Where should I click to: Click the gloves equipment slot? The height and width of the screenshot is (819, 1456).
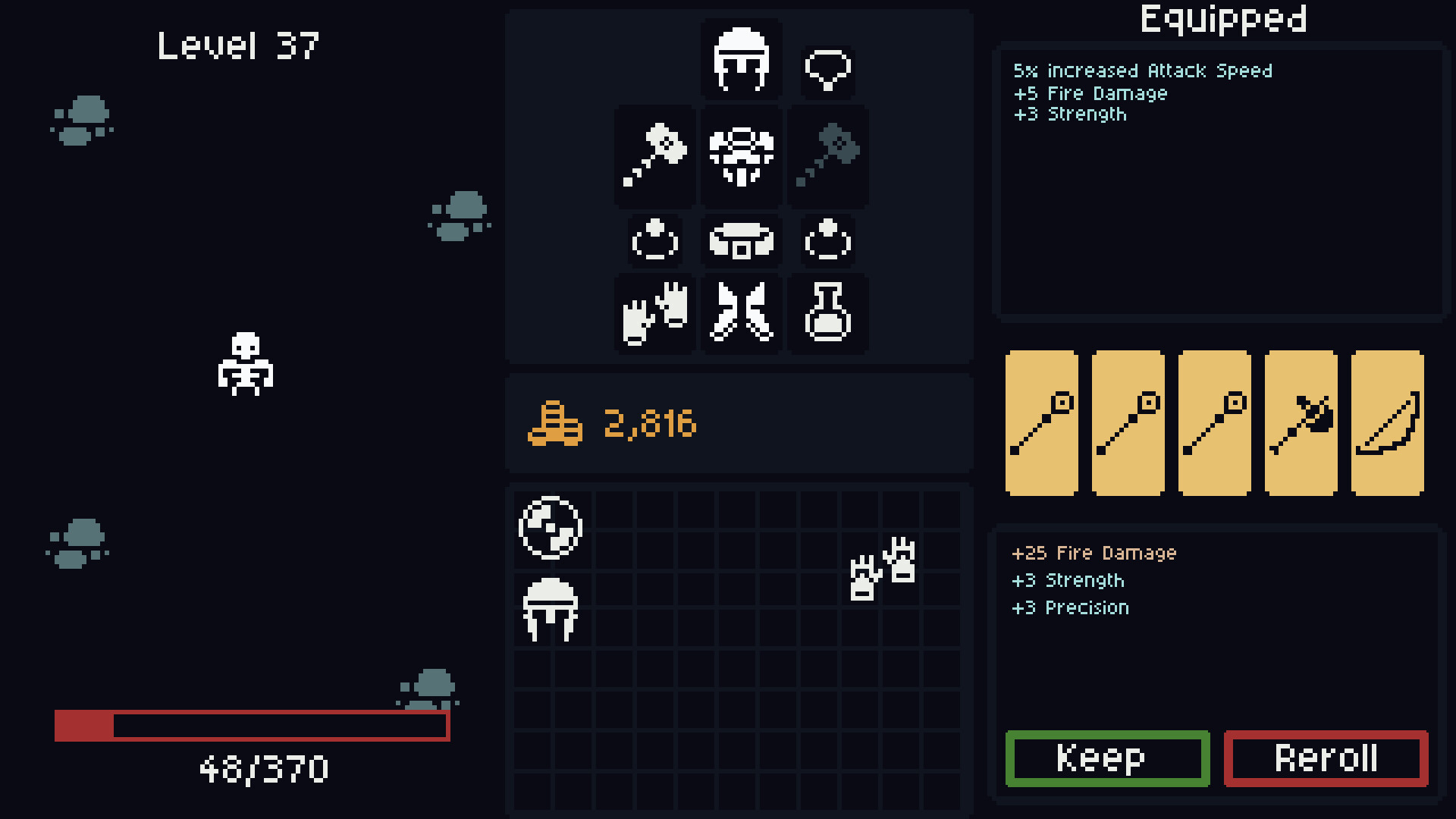[653, 313]
